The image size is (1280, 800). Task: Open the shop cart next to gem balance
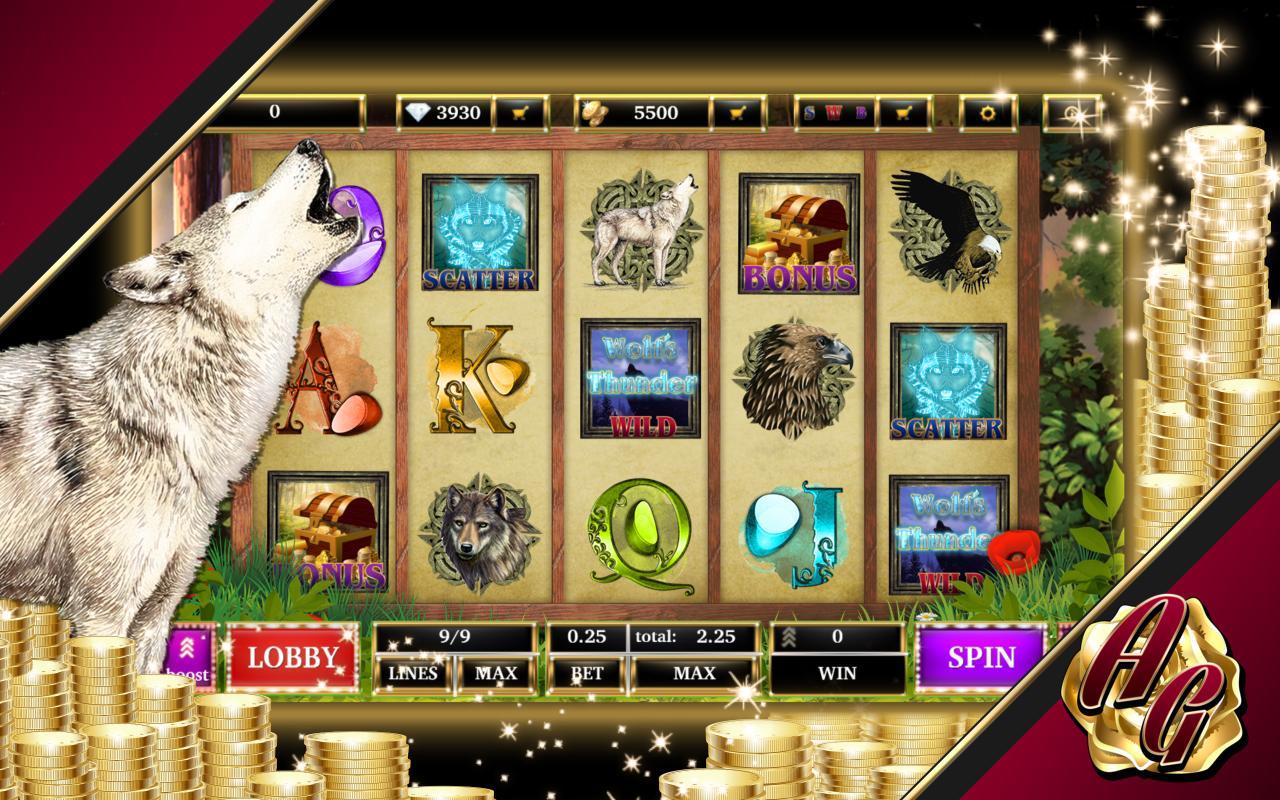tap(520, 113)
